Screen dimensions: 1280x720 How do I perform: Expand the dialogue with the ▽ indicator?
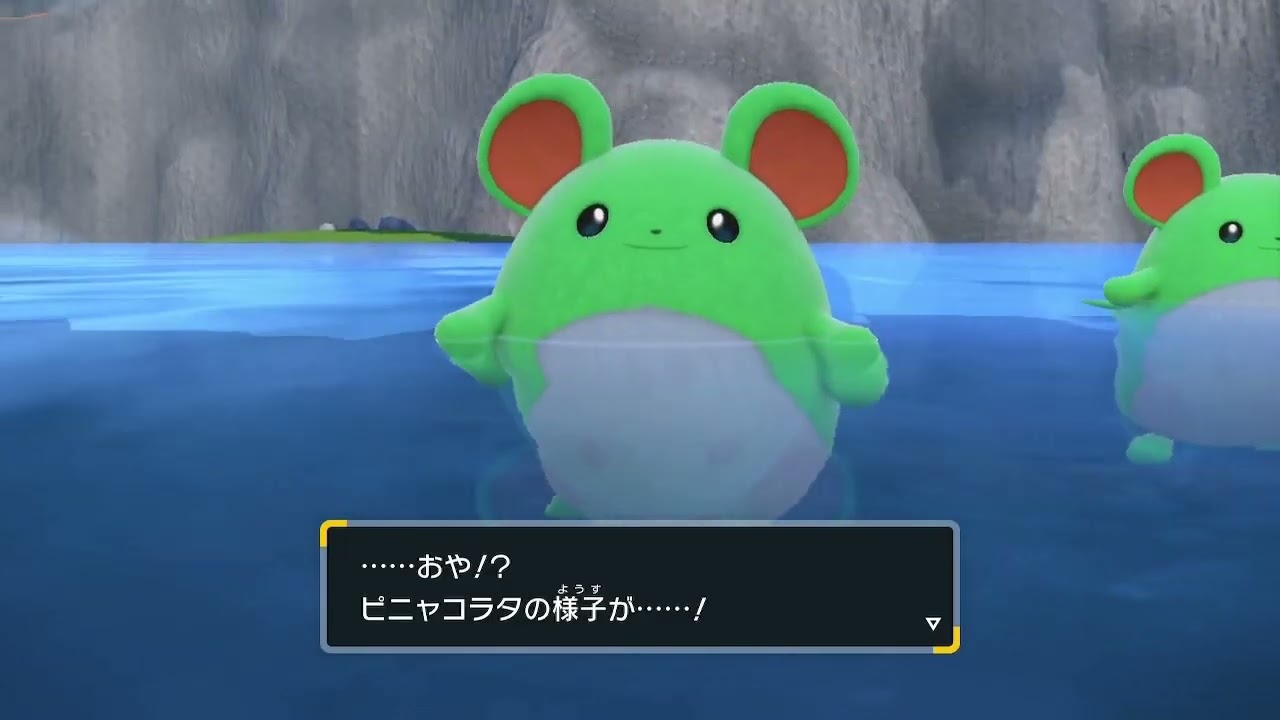pos(933,621)
